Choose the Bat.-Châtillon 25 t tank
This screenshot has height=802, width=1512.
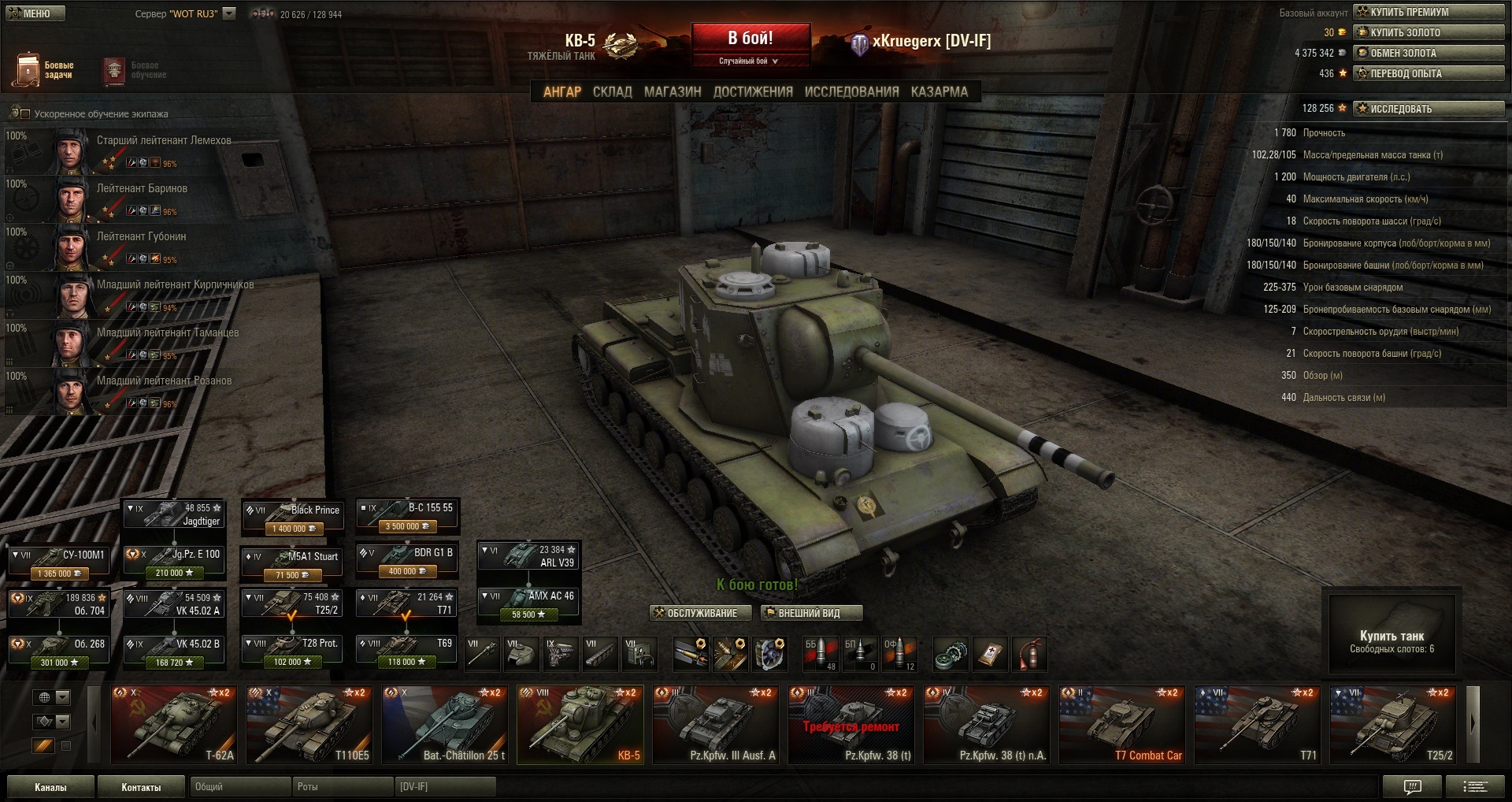pos(444,725)
